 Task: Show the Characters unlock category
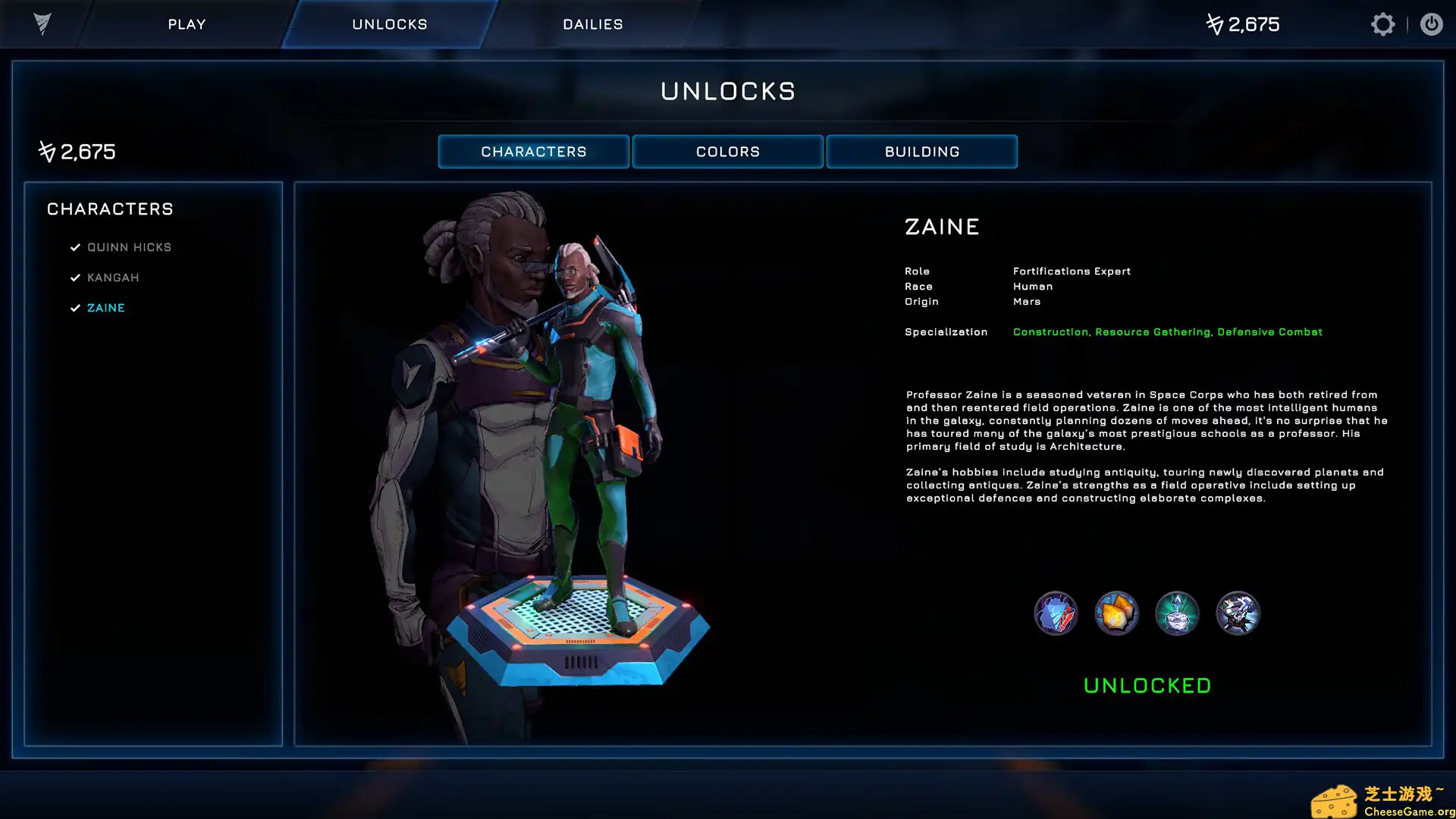click(533, 152)
